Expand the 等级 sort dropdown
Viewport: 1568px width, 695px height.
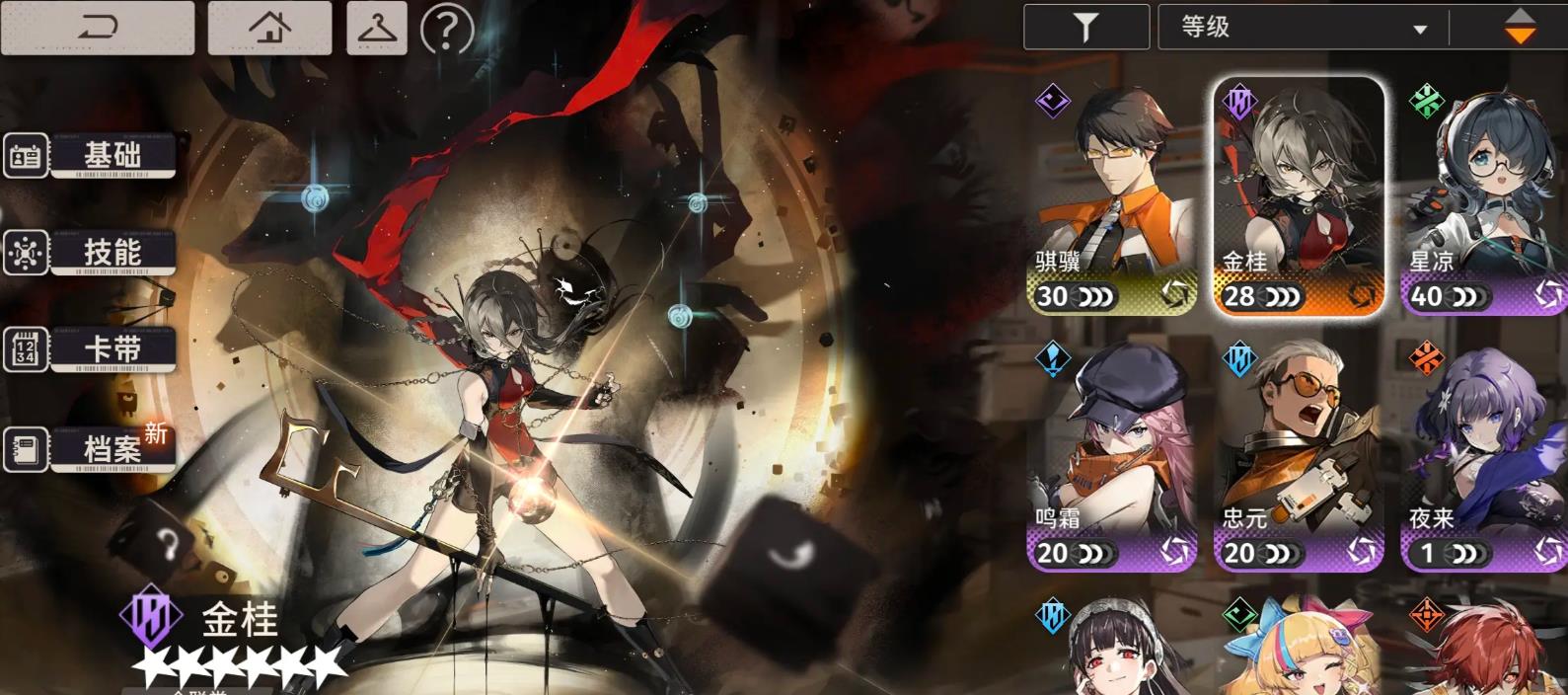coord(1303,28)
